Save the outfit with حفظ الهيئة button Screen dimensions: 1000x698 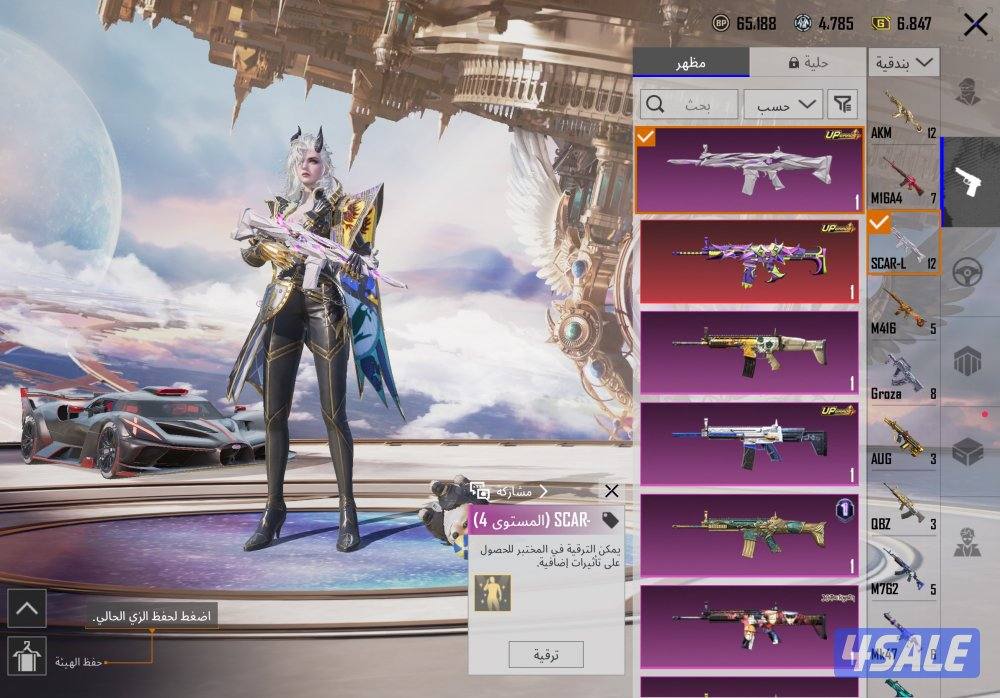pos(26,657)
